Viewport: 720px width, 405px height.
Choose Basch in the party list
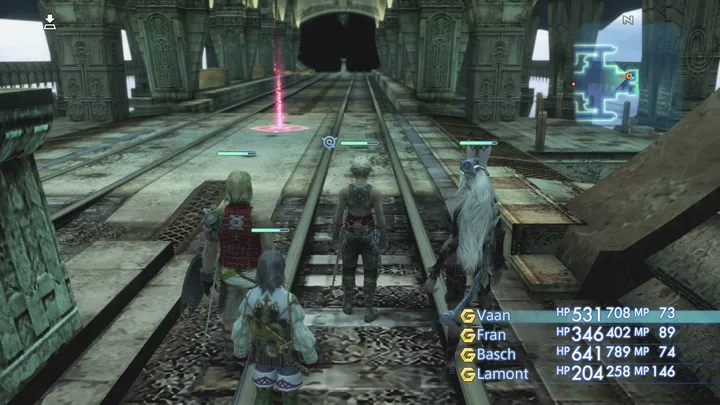499,355
